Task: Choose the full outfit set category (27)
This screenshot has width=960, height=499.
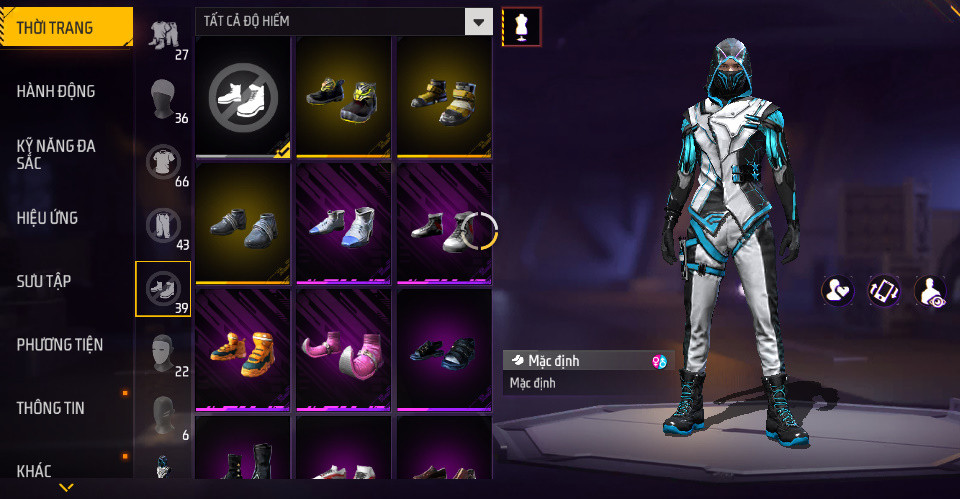Action: coord(163,36)
